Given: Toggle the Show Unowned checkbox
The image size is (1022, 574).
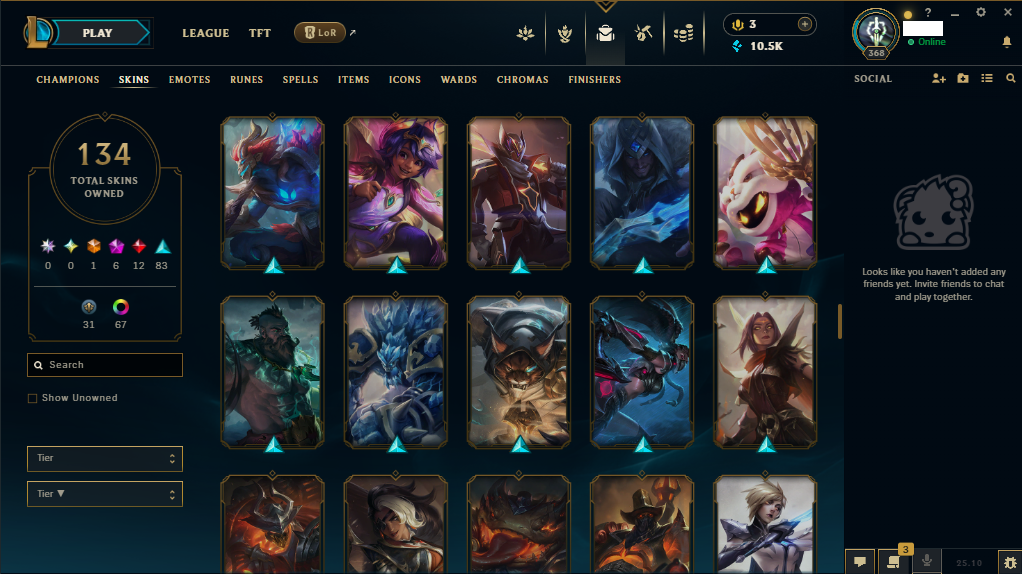Looking at the screenshot, I should [x=33, y=398].
